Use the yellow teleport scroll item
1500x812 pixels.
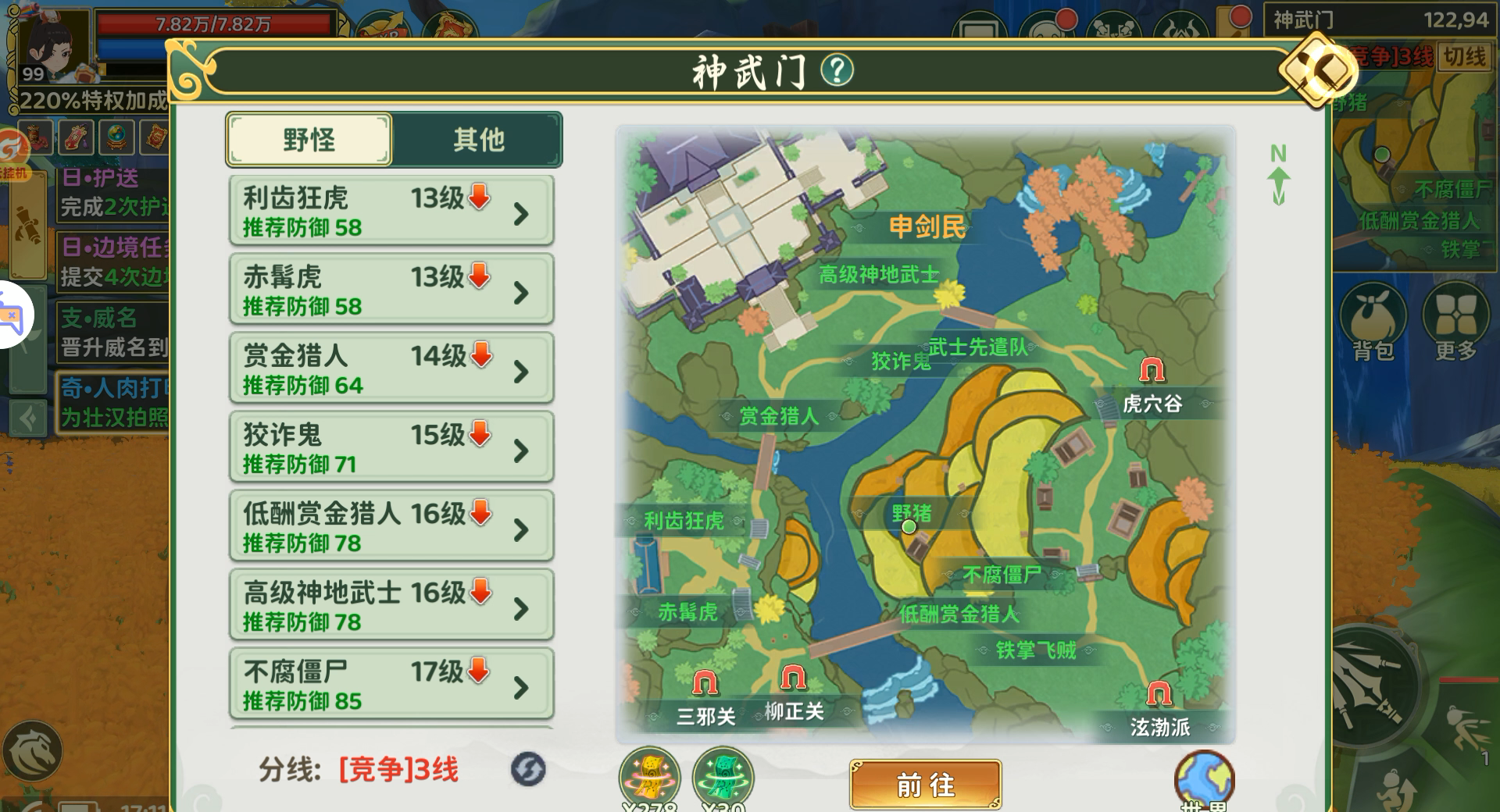click(649, 778)
